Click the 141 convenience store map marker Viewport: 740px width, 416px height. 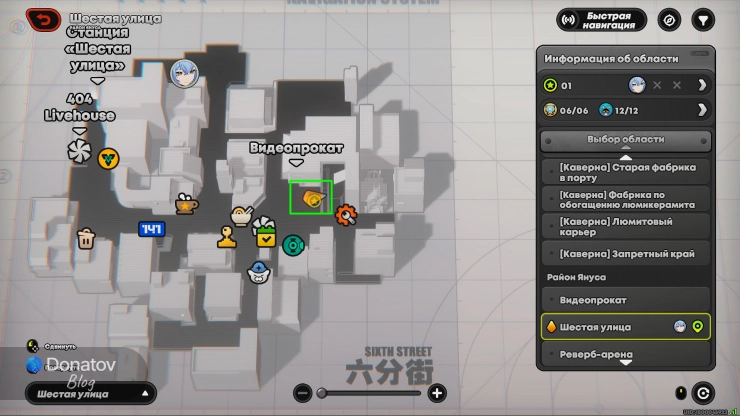(x=151, y=229)
